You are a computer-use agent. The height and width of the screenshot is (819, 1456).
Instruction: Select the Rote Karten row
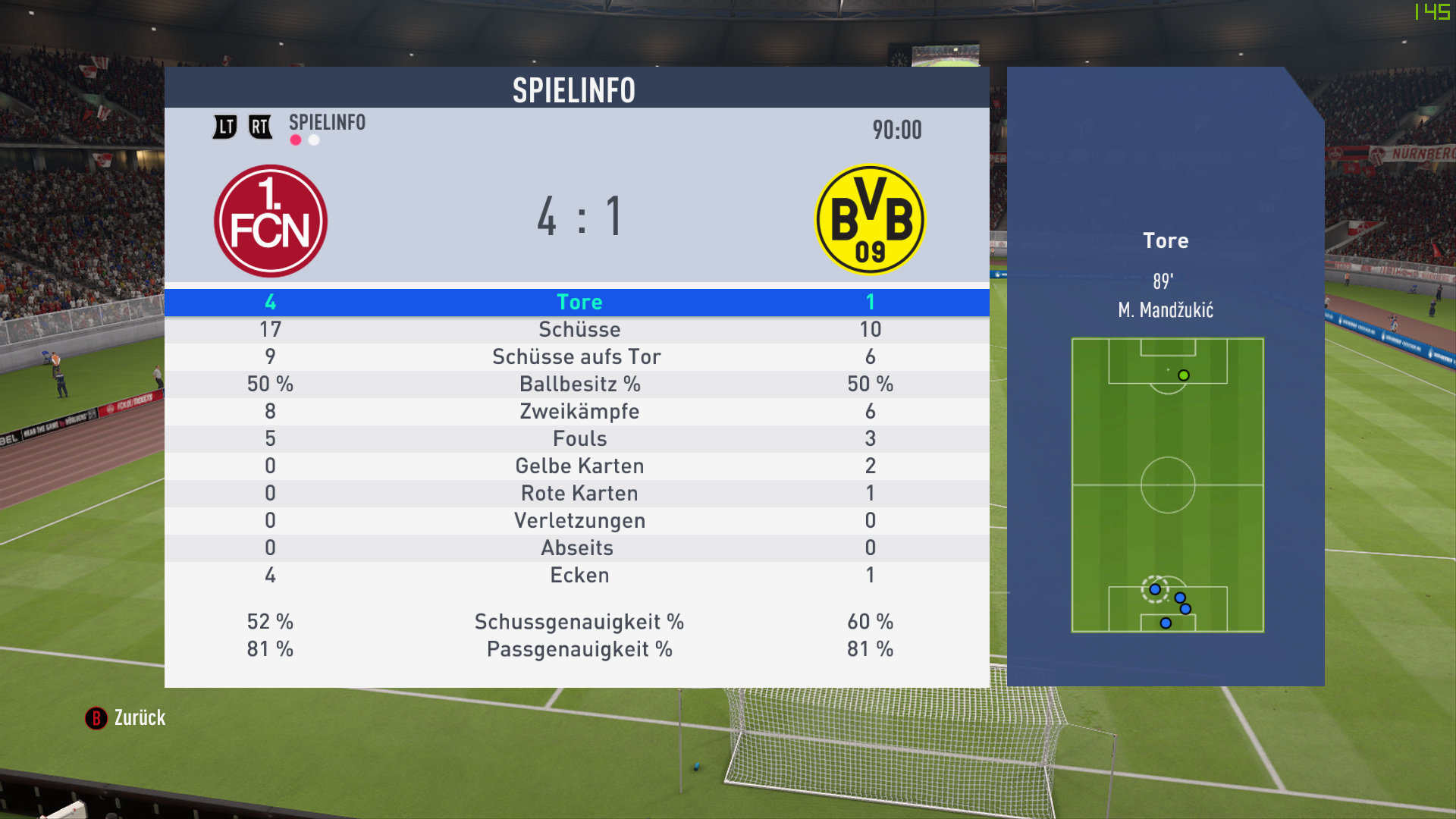point(579,493)
